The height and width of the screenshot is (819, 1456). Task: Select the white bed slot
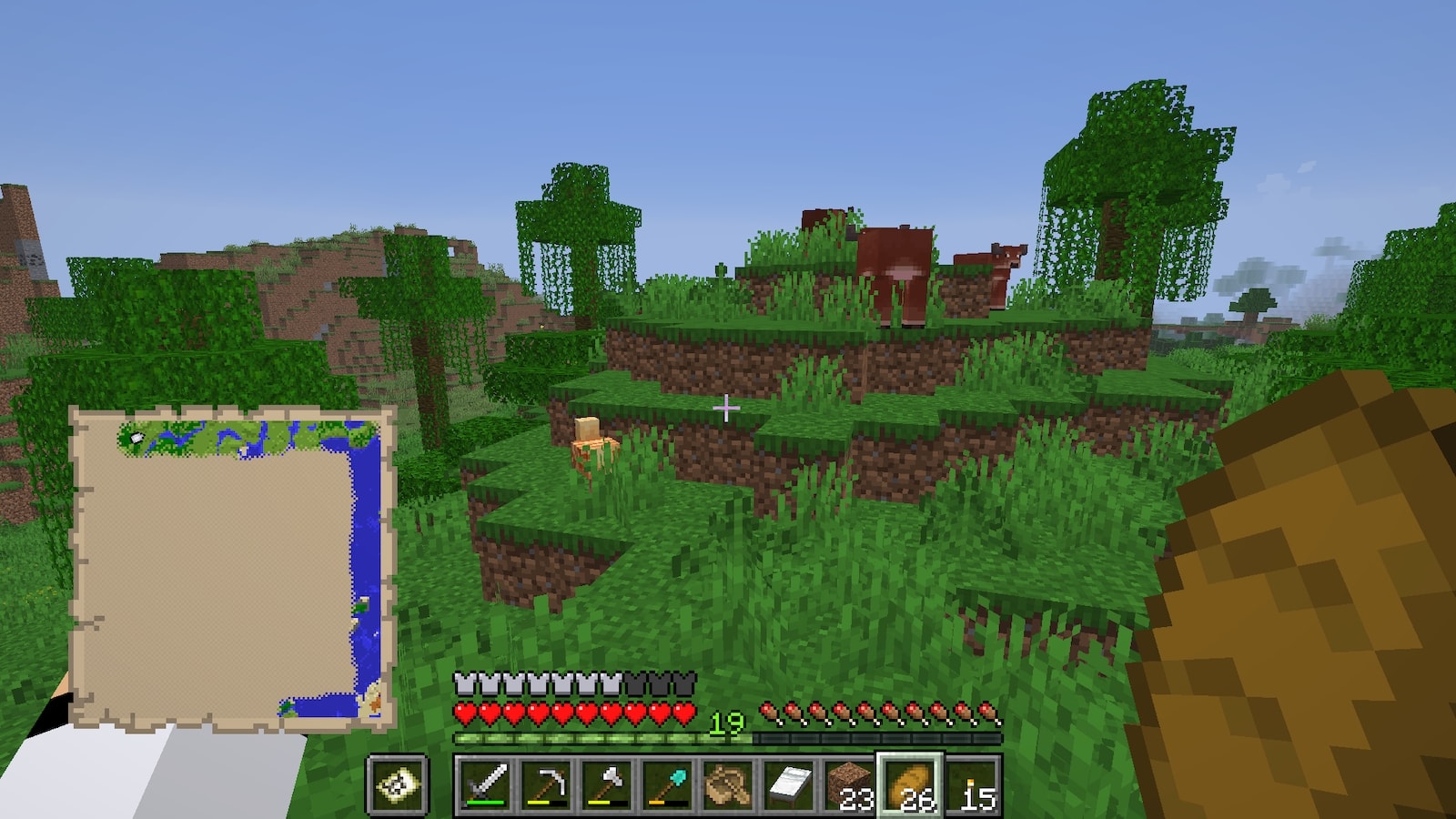tap(789, 784)
